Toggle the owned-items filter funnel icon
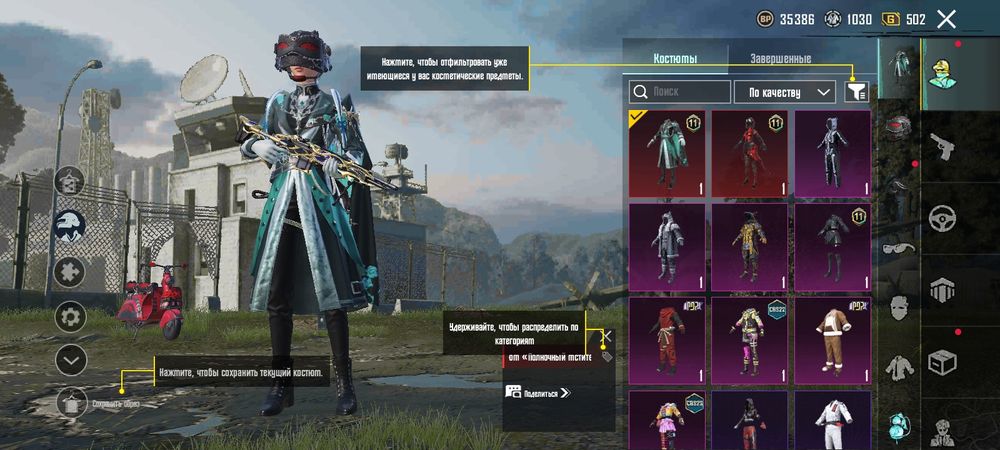 tap(856, 92)
